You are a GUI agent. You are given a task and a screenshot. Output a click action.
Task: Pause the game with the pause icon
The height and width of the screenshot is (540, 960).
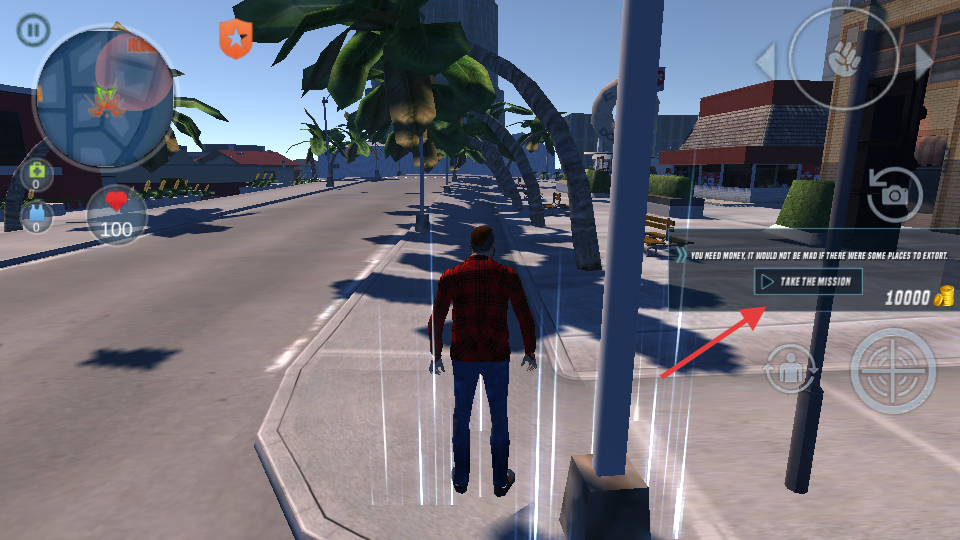coord(33,30)
